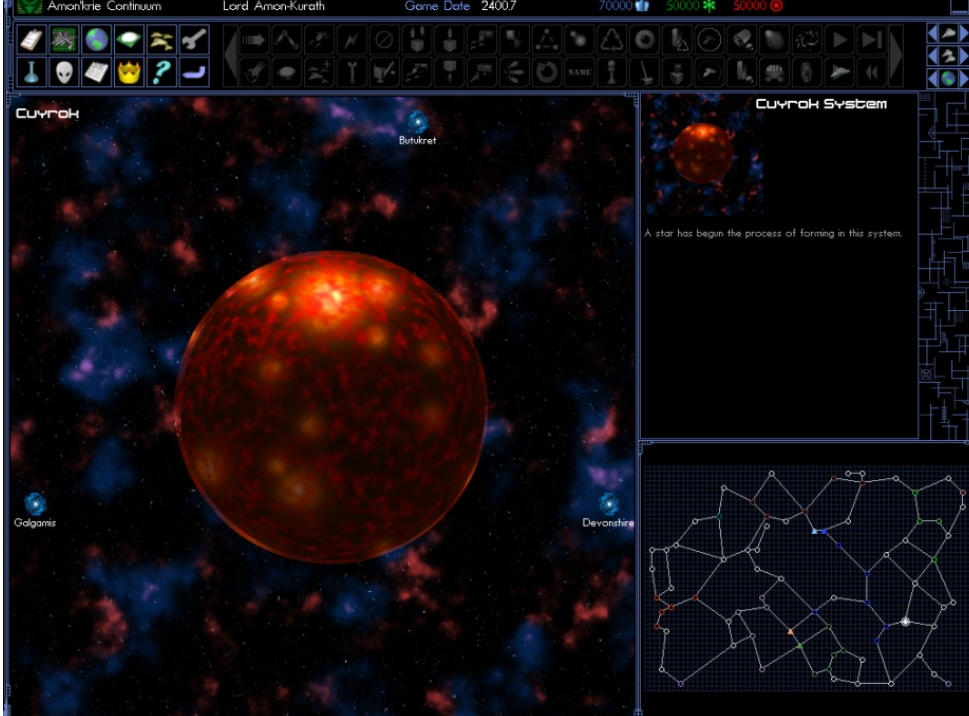This screenshot has width=969, height=716.
Task: Click the recycle triangle command button
Action: [x=611, y=41]
